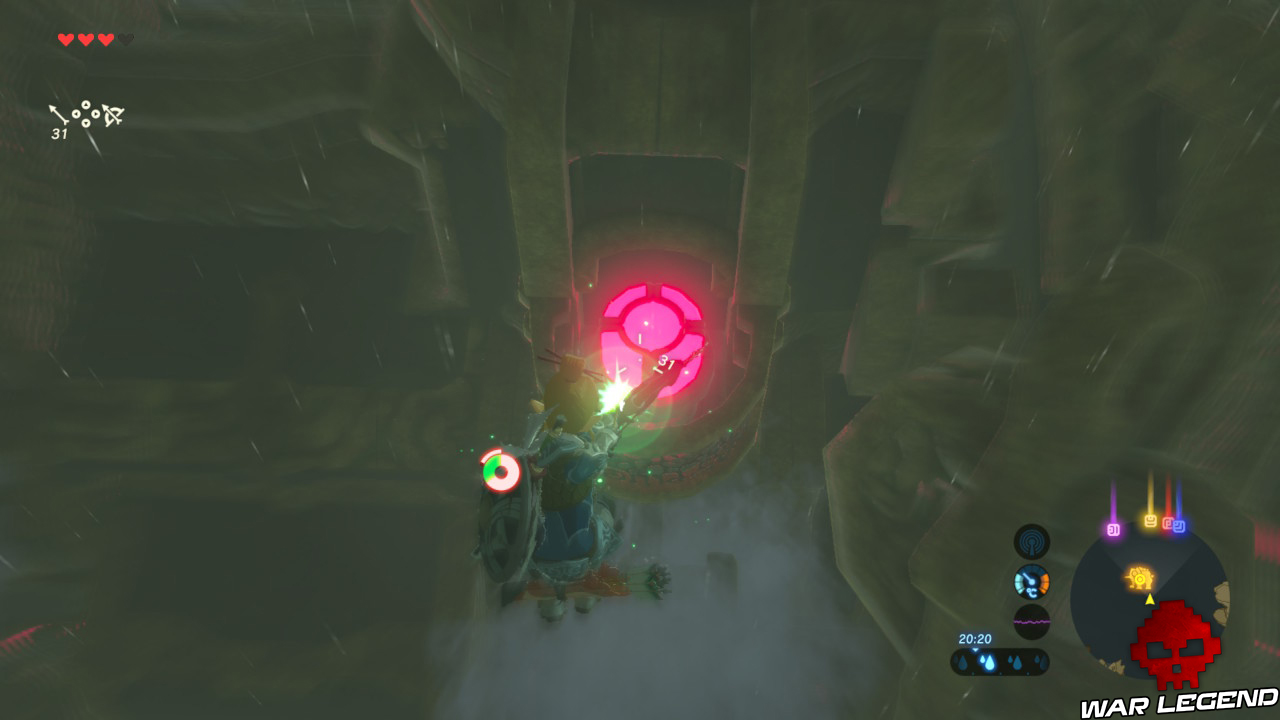Click the yellow player direction arrow on the minimap
Image resolution: width=1280 pixels, height=720 pixels.
[x=1150, y=600]
